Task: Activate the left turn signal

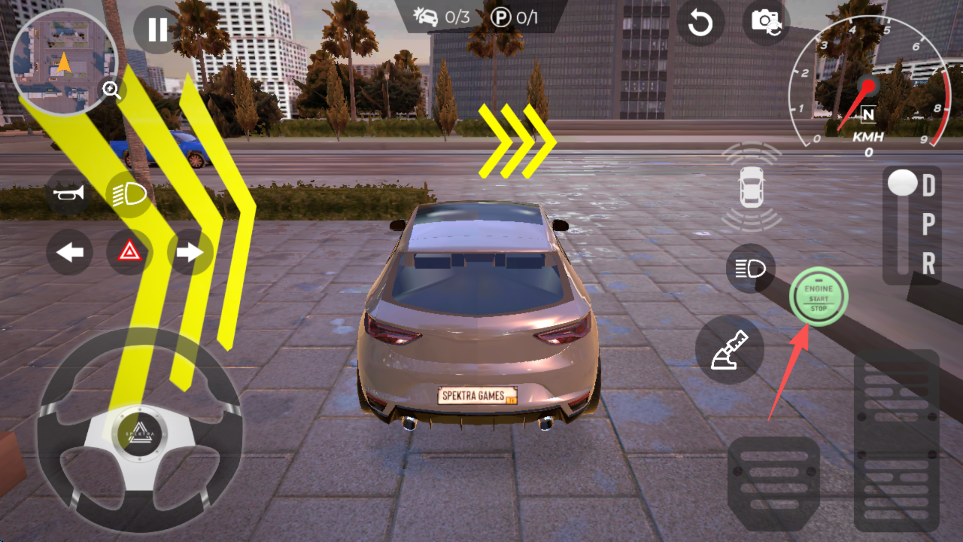Action: pyautogui.click(x=70, y=254)
